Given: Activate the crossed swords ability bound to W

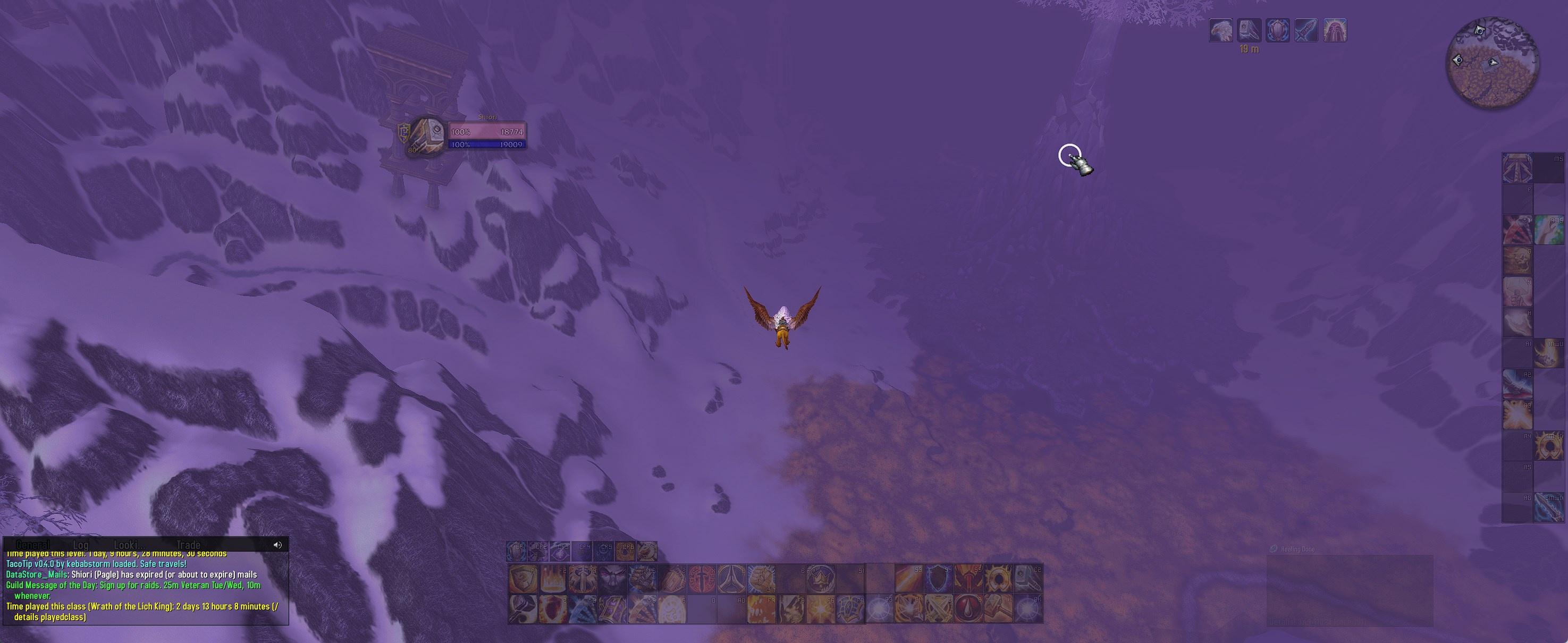Looking at the screenshot, I should [939, 609].
